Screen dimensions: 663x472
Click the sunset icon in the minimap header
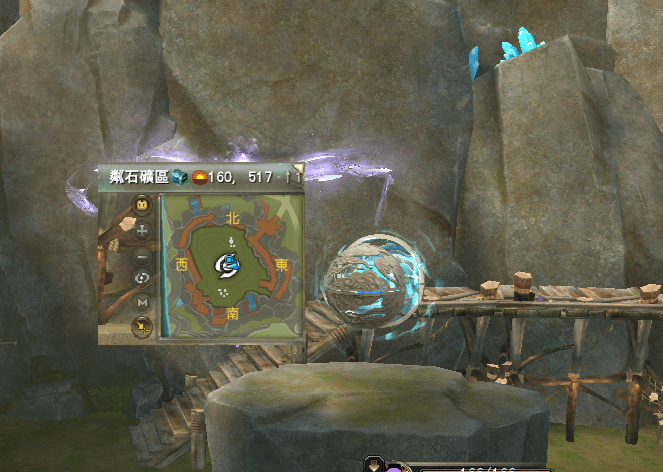(199, 177)
